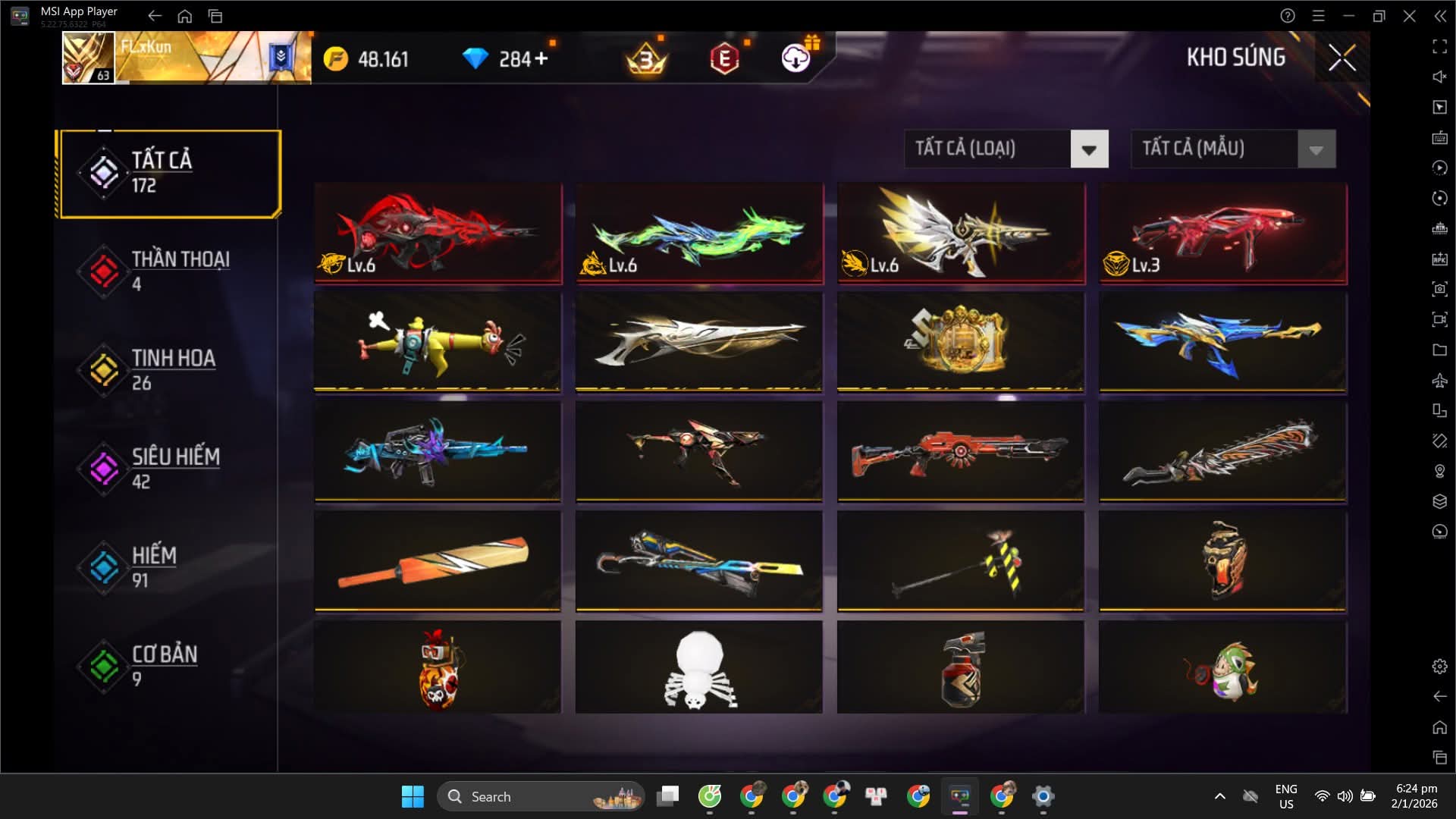Switch to the Thần Thoại tab
This screenshot has width=1456, height=819.
[x=170, y=271]
